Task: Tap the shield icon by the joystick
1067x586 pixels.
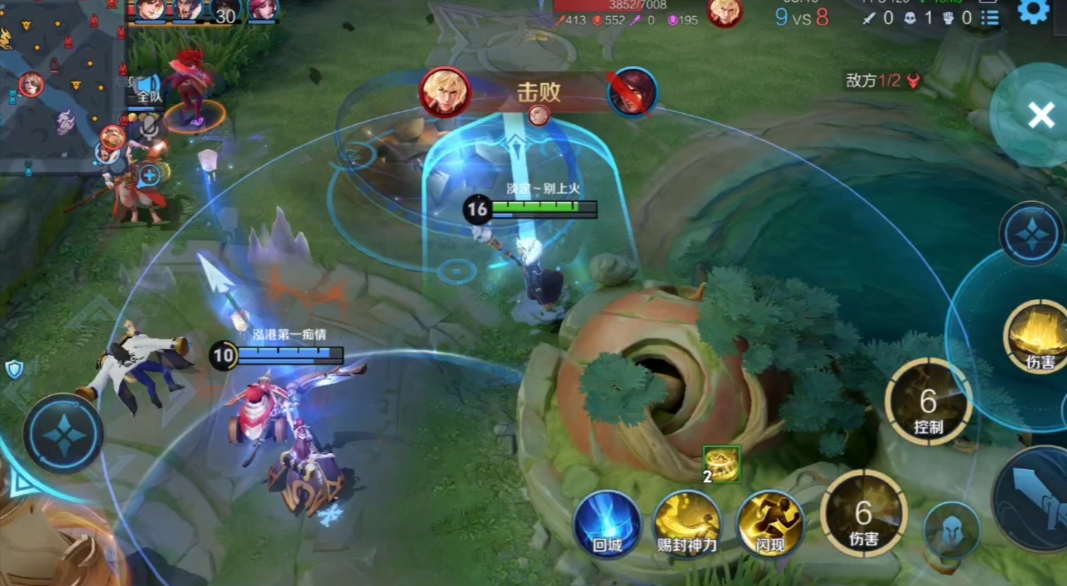Action: pos(14,370)
